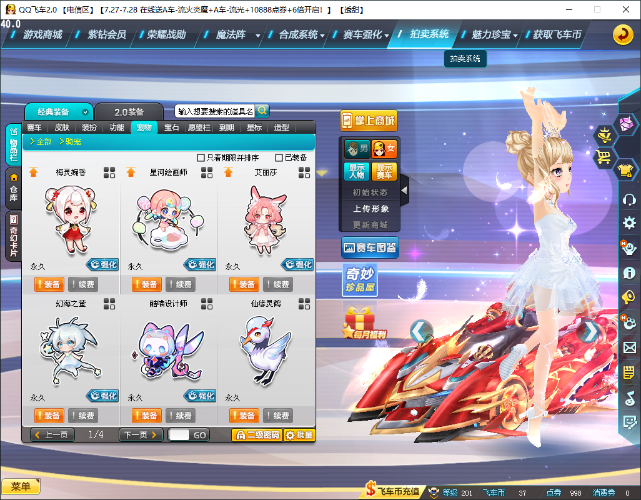Image resolution: width=641 pixels, height=500 pixels.
Task: Click the item name search field
Action: (x=221, y=111)
